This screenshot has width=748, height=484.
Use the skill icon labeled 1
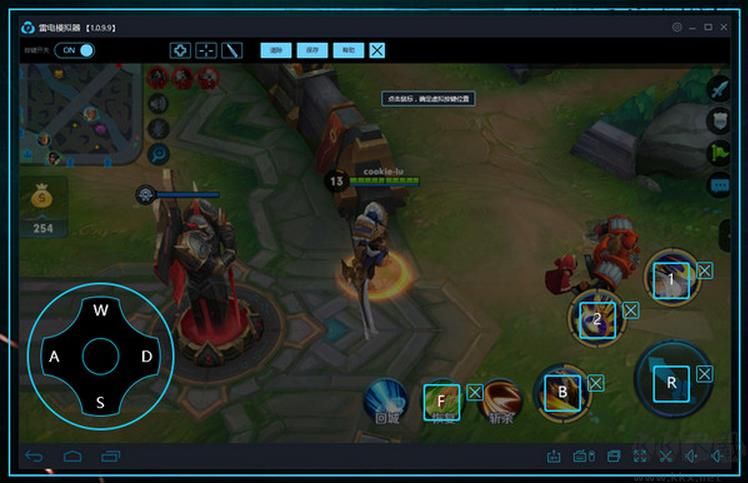click(672, 279)
